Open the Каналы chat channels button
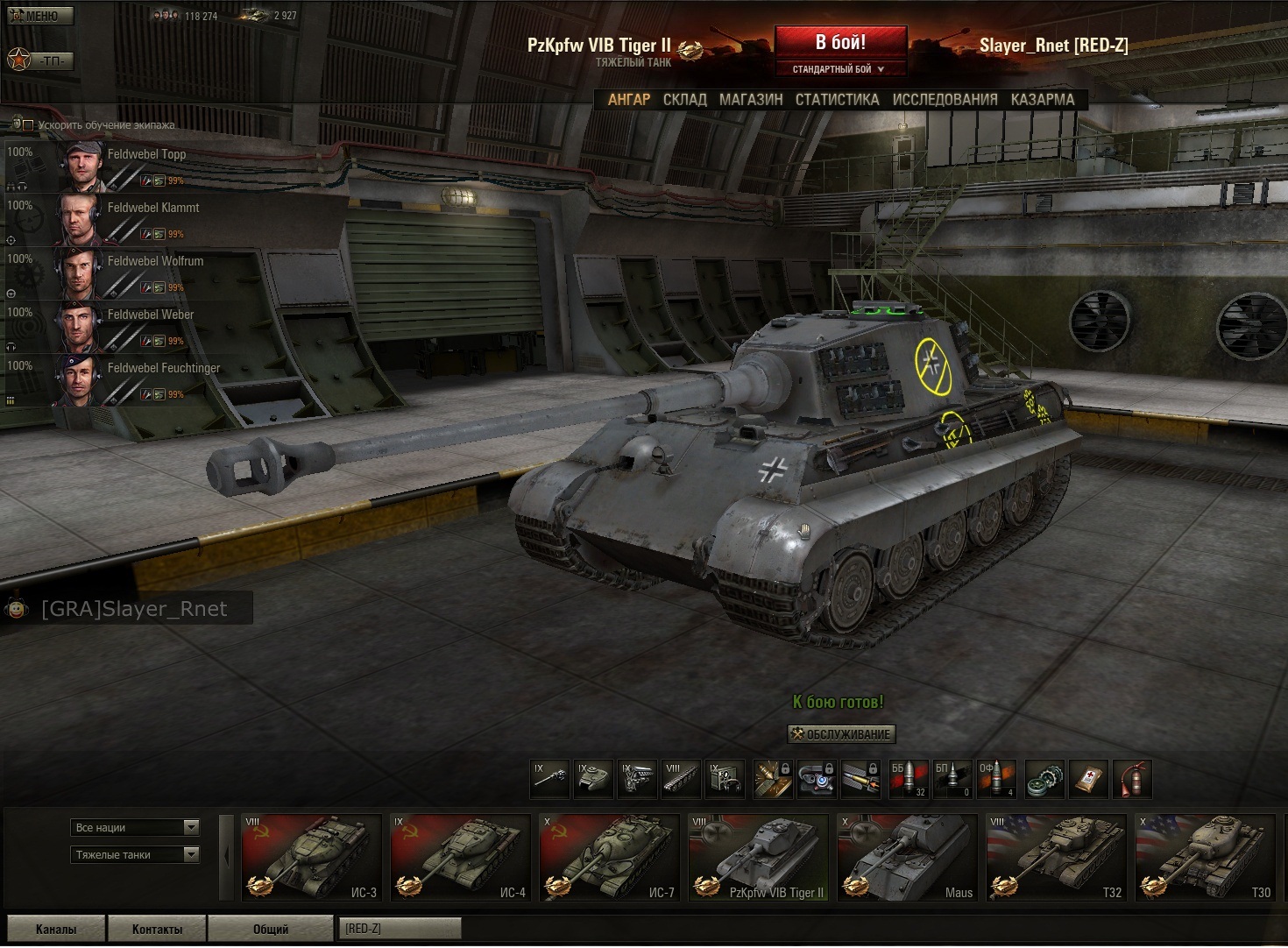Image resolution: width=1288 pixels, height=948 pixels. tap(56, 929)
